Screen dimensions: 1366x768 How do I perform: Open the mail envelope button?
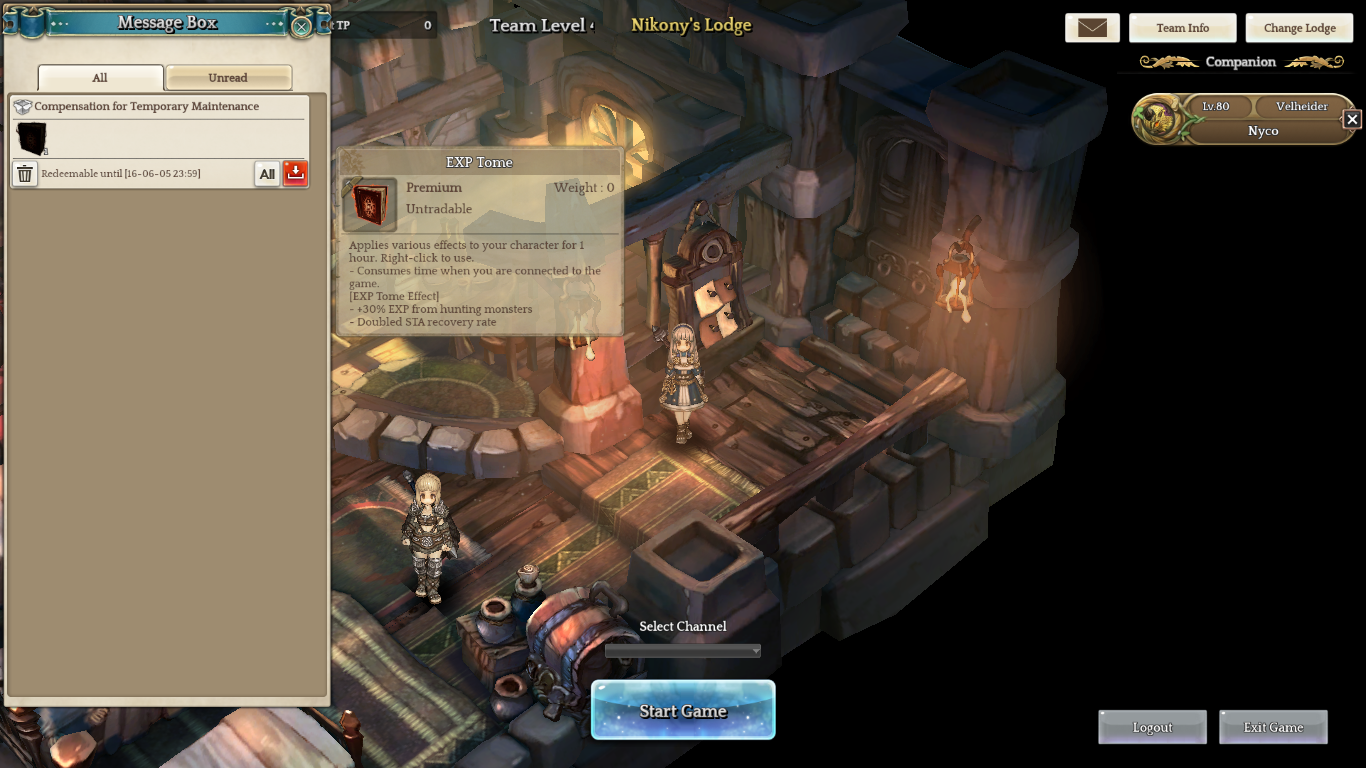pyautogui.click(x=1092, y=28)
